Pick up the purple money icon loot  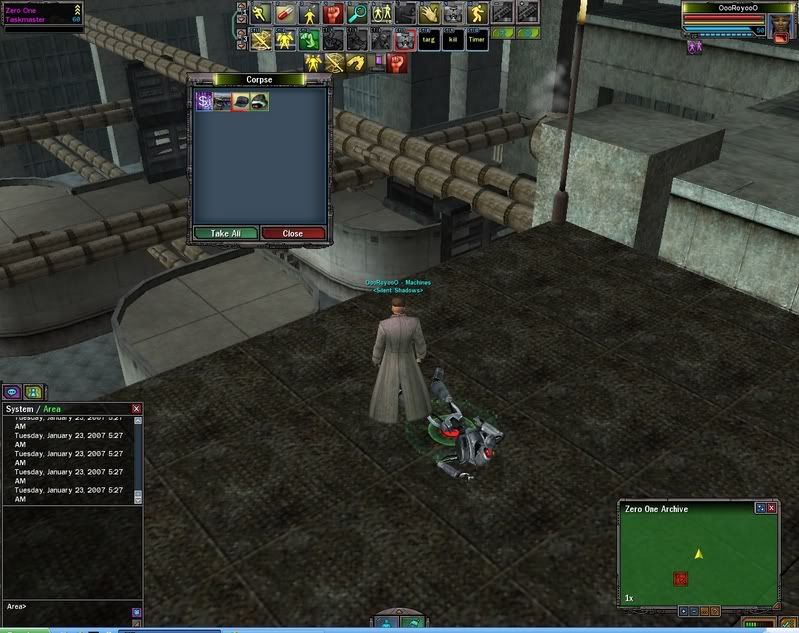tap(204, 101)
